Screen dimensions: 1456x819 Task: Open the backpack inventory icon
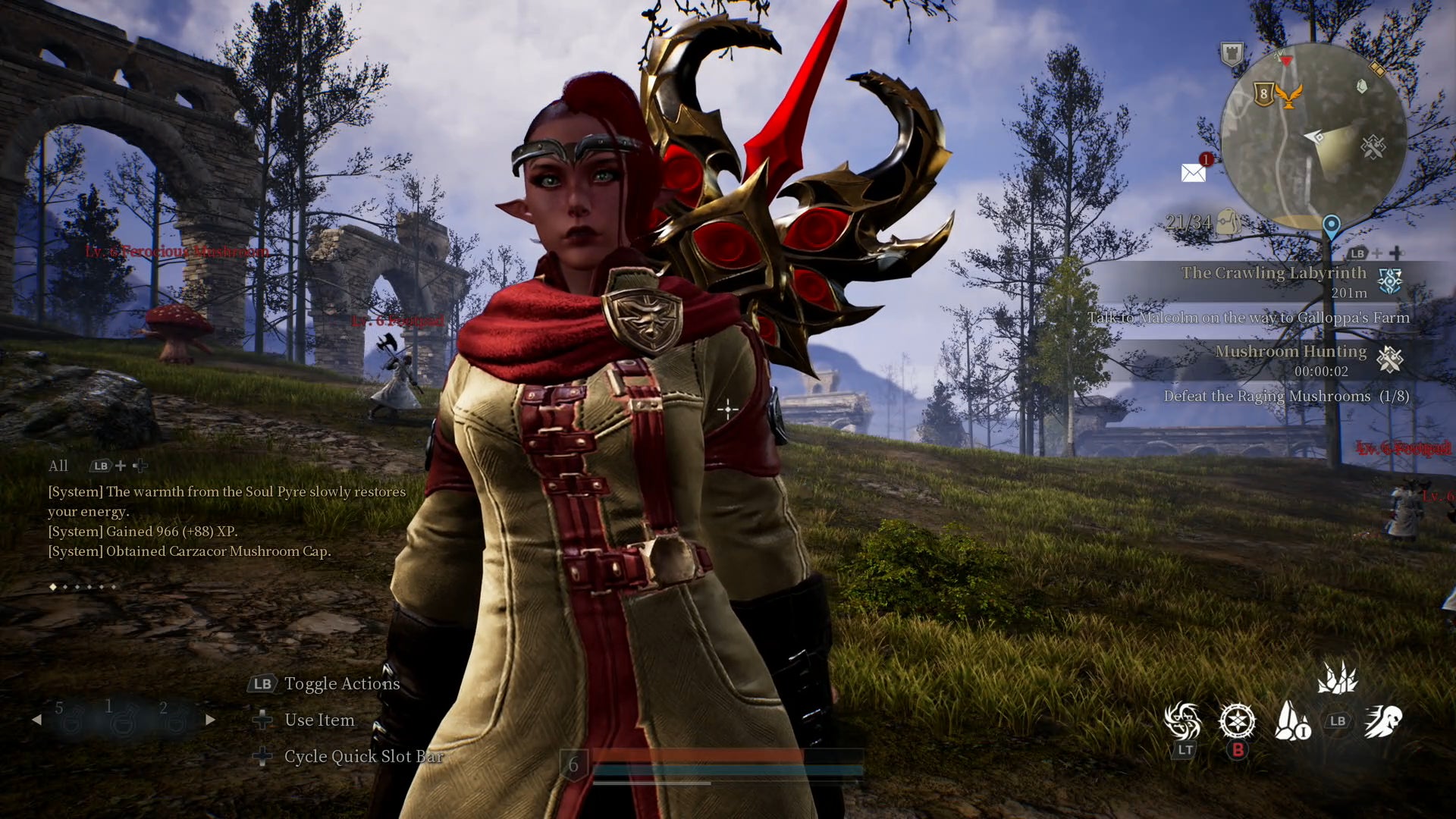1228,221
